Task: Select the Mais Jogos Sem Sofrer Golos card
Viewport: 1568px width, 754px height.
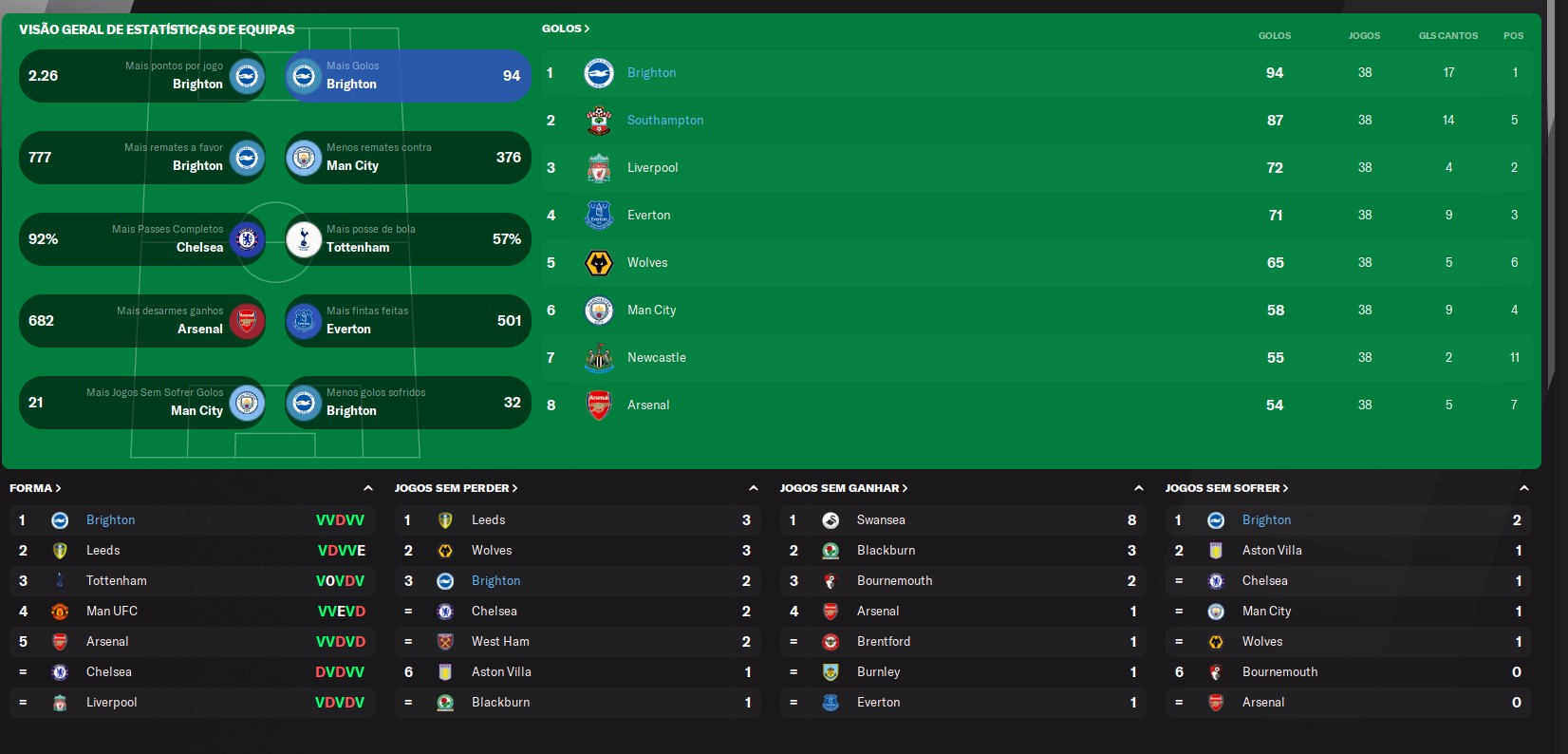Action: (142, 403)
